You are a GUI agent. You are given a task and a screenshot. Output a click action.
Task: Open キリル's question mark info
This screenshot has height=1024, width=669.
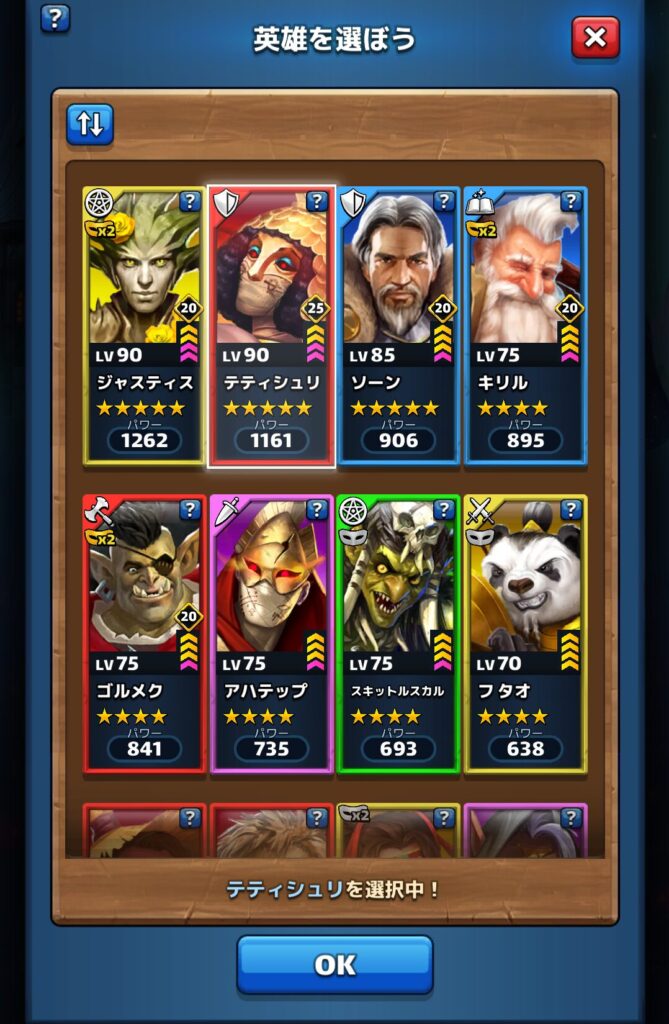coord(571,202)
